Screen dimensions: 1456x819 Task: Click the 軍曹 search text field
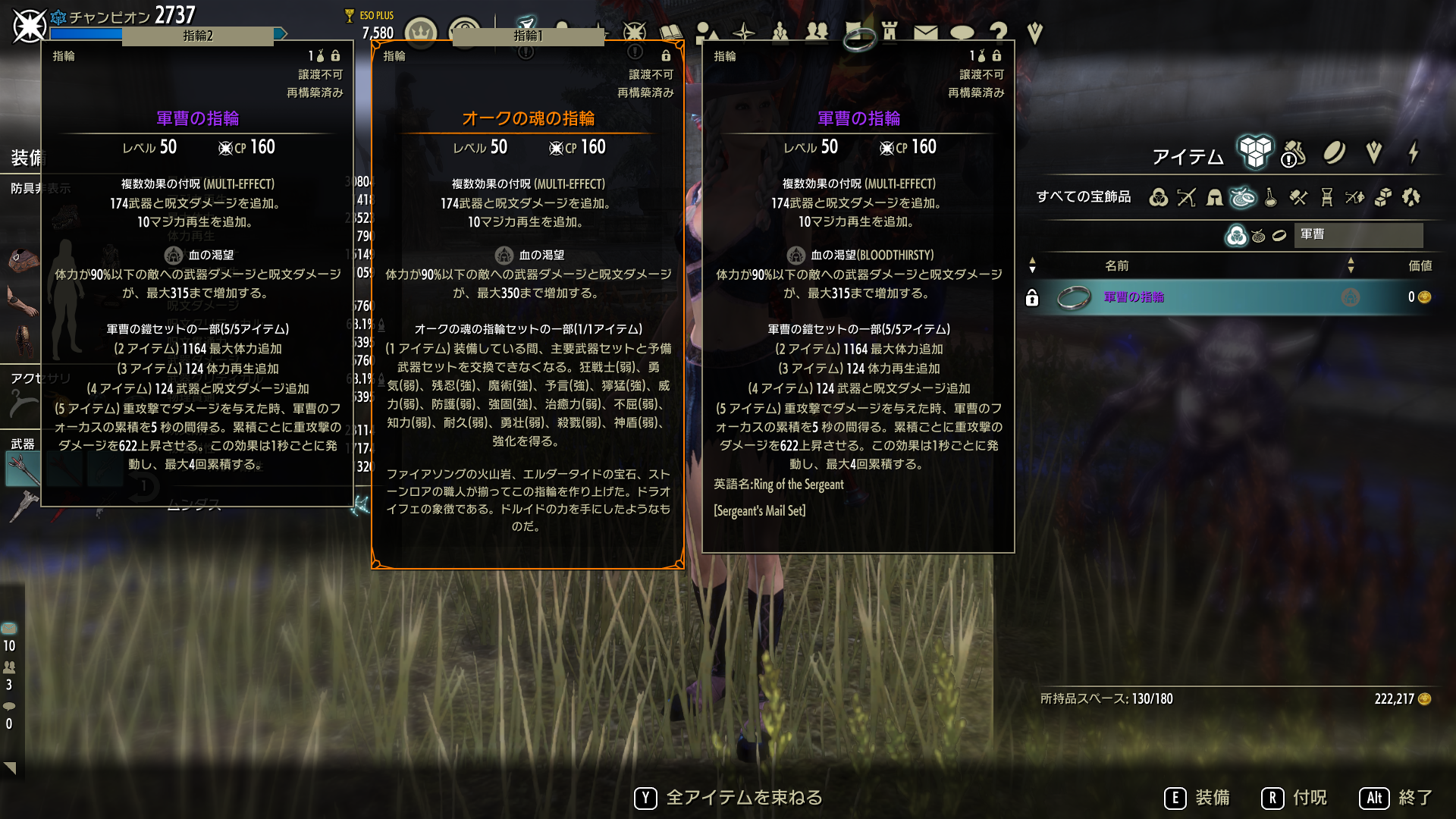[x=1360, y=235]
